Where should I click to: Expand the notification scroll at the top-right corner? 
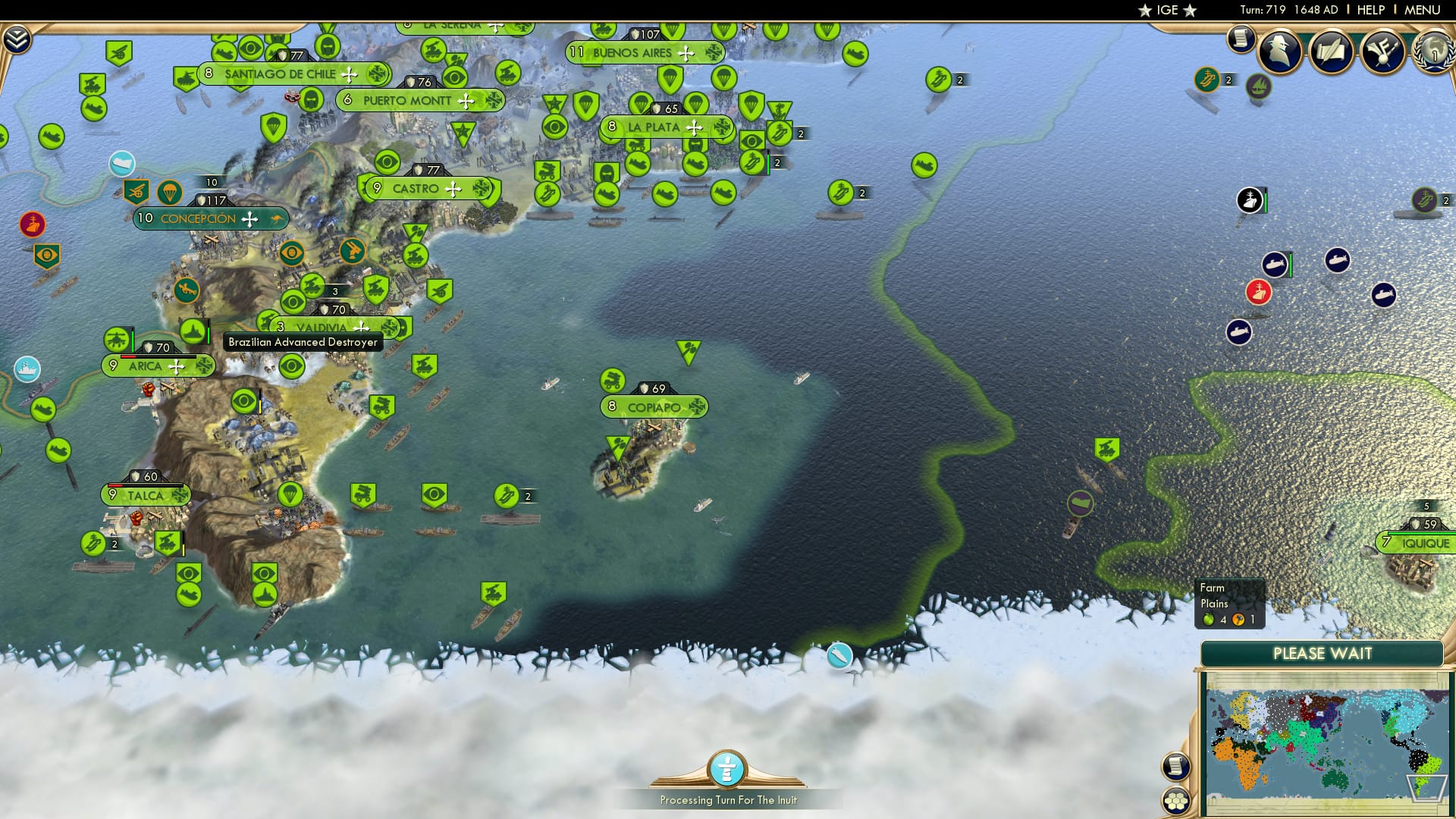(1241, 37)
